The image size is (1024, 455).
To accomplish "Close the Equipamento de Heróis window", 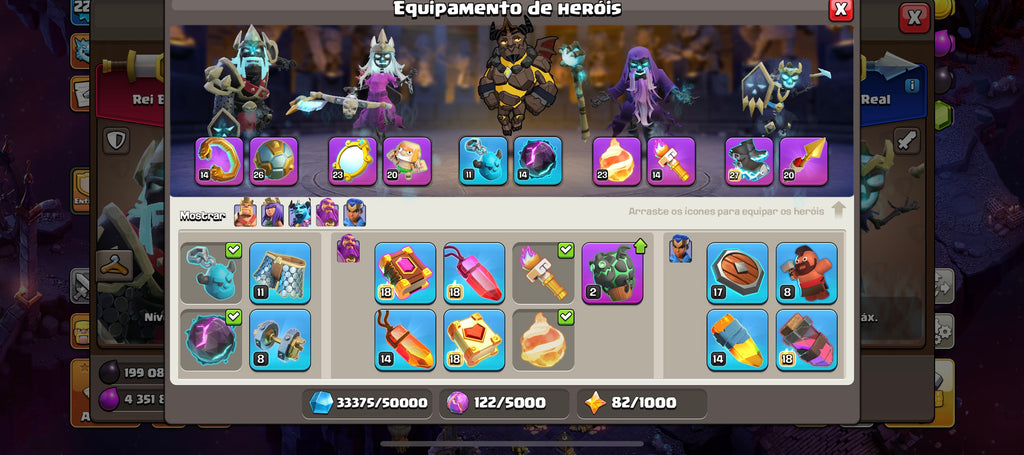I will click(x=841, y=9).
